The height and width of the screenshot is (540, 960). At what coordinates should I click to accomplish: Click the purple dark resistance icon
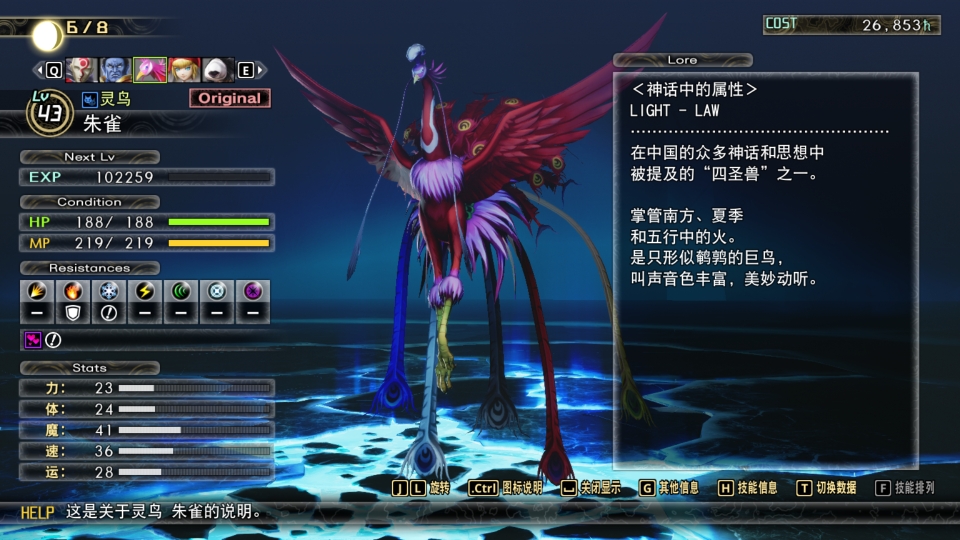tap(253, 292)
